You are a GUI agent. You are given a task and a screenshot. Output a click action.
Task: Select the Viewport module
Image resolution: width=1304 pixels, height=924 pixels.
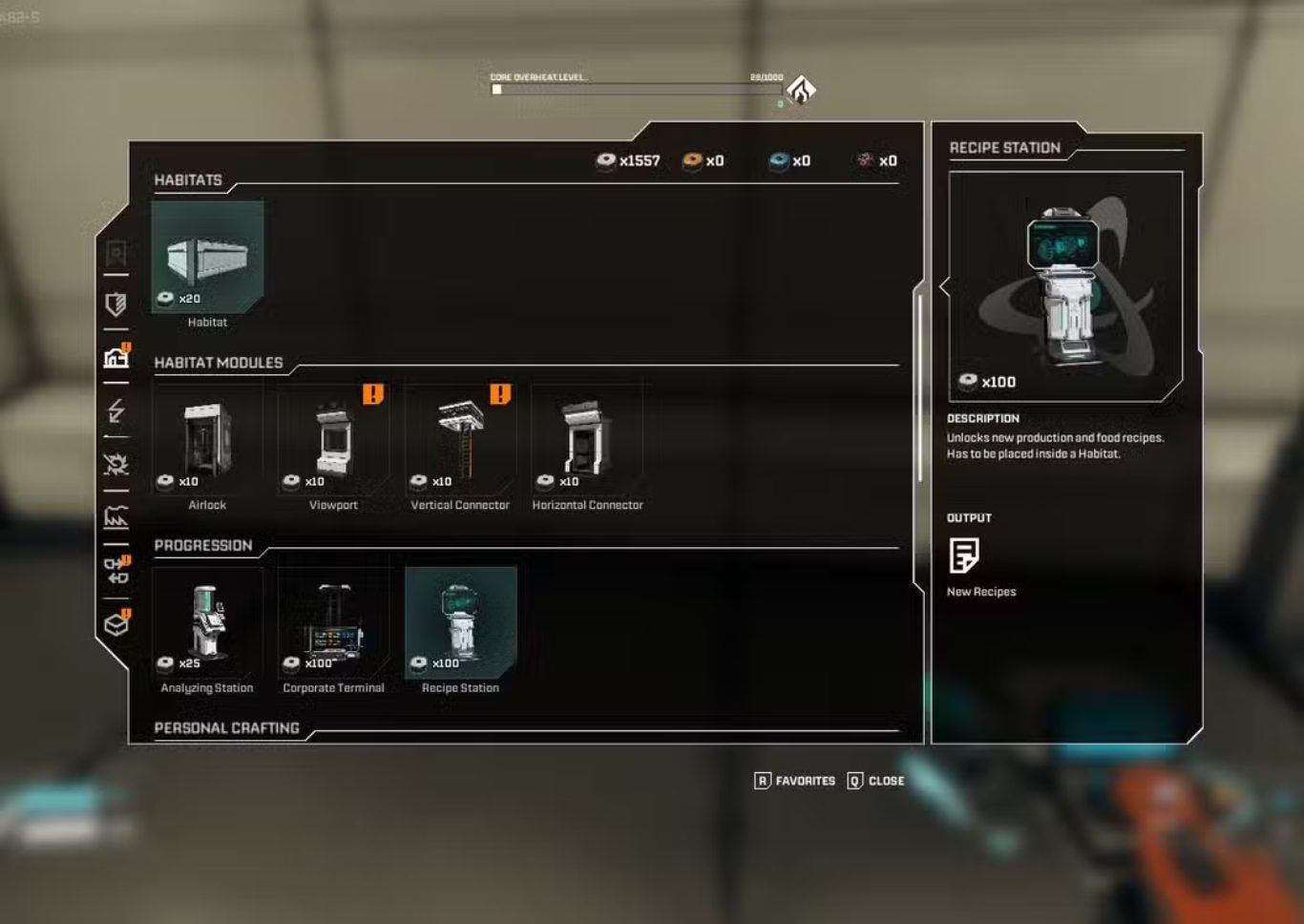[x=333, y=440]
